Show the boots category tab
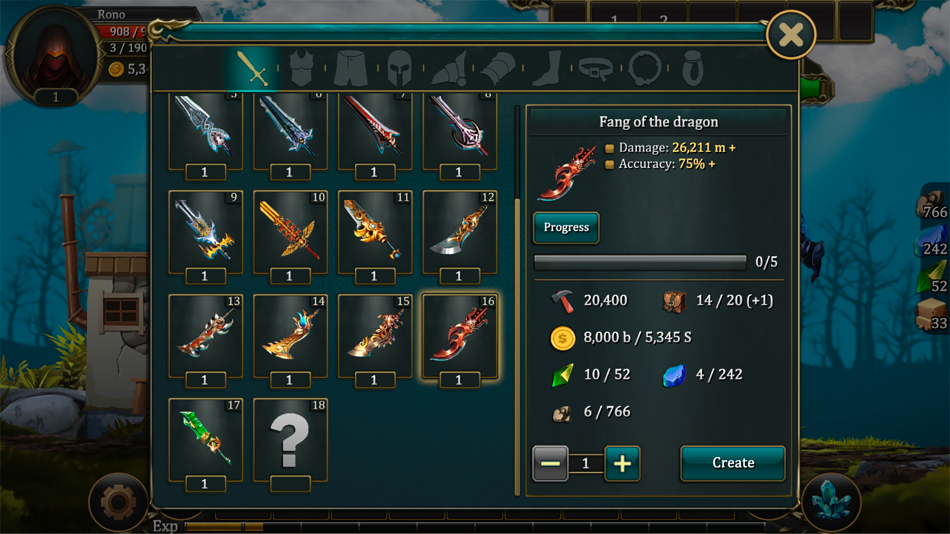This screenshot has width=950, height=534. [547, 68]
